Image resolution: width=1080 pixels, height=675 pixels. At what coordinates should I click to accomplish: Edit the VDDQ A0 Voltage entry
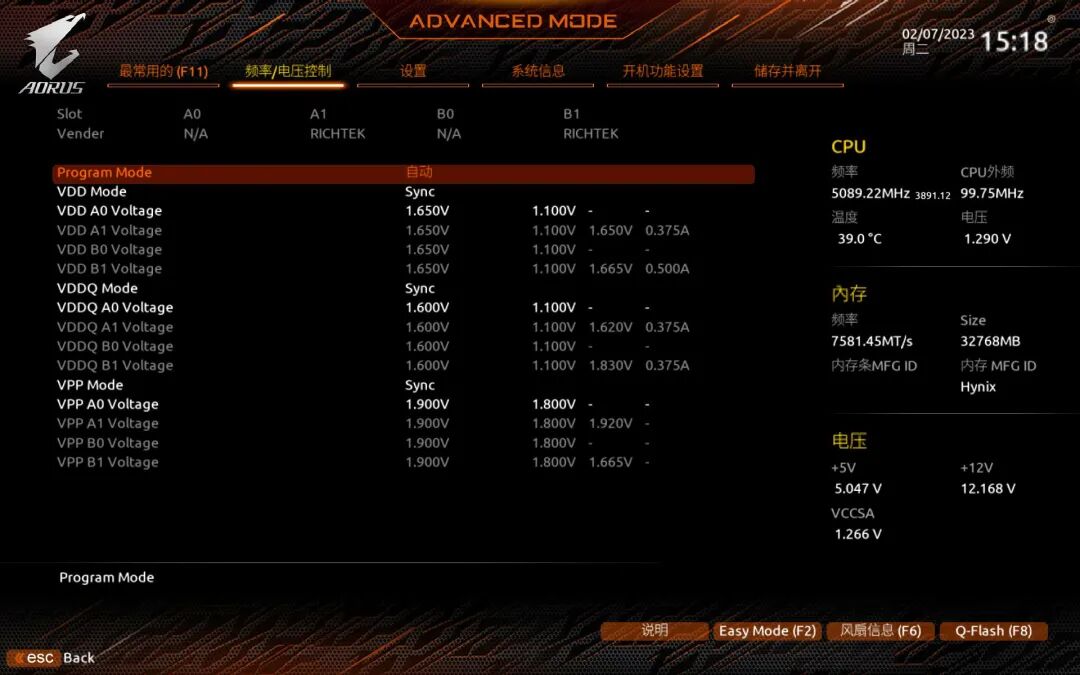(x=427, y=308)
